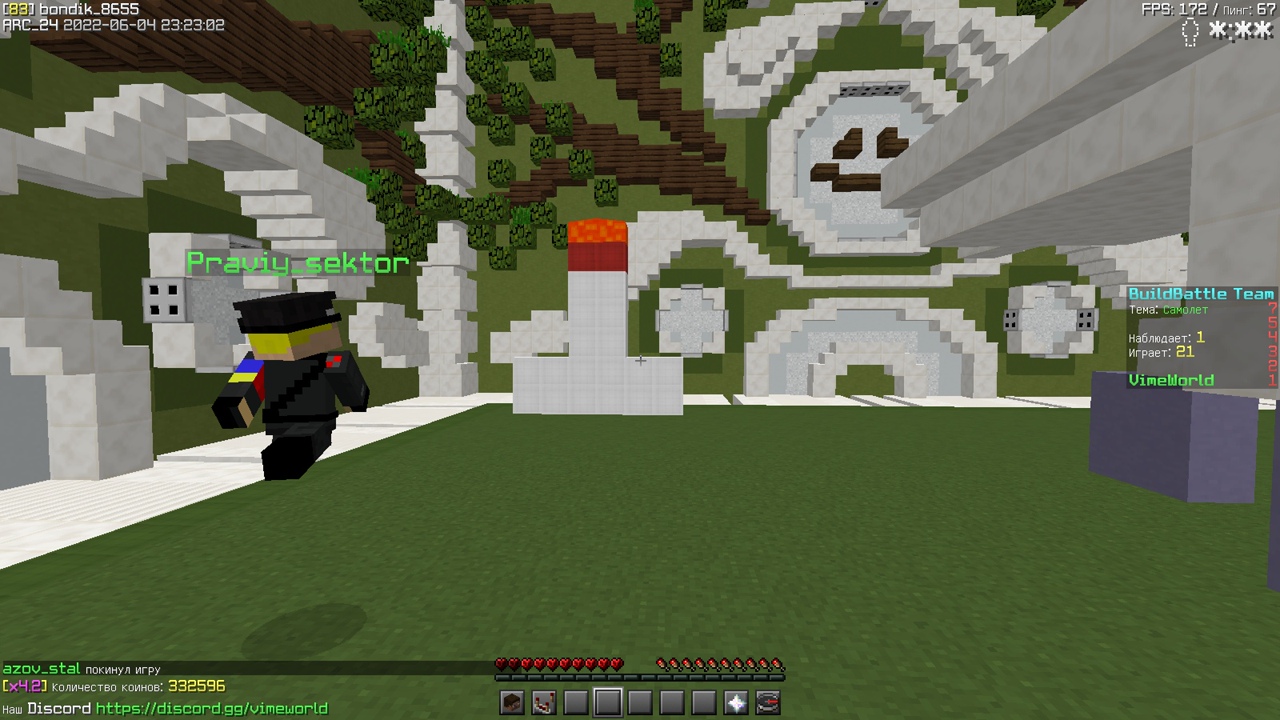
Task: Select the player head in the hotbar
Action: [509, 703]
